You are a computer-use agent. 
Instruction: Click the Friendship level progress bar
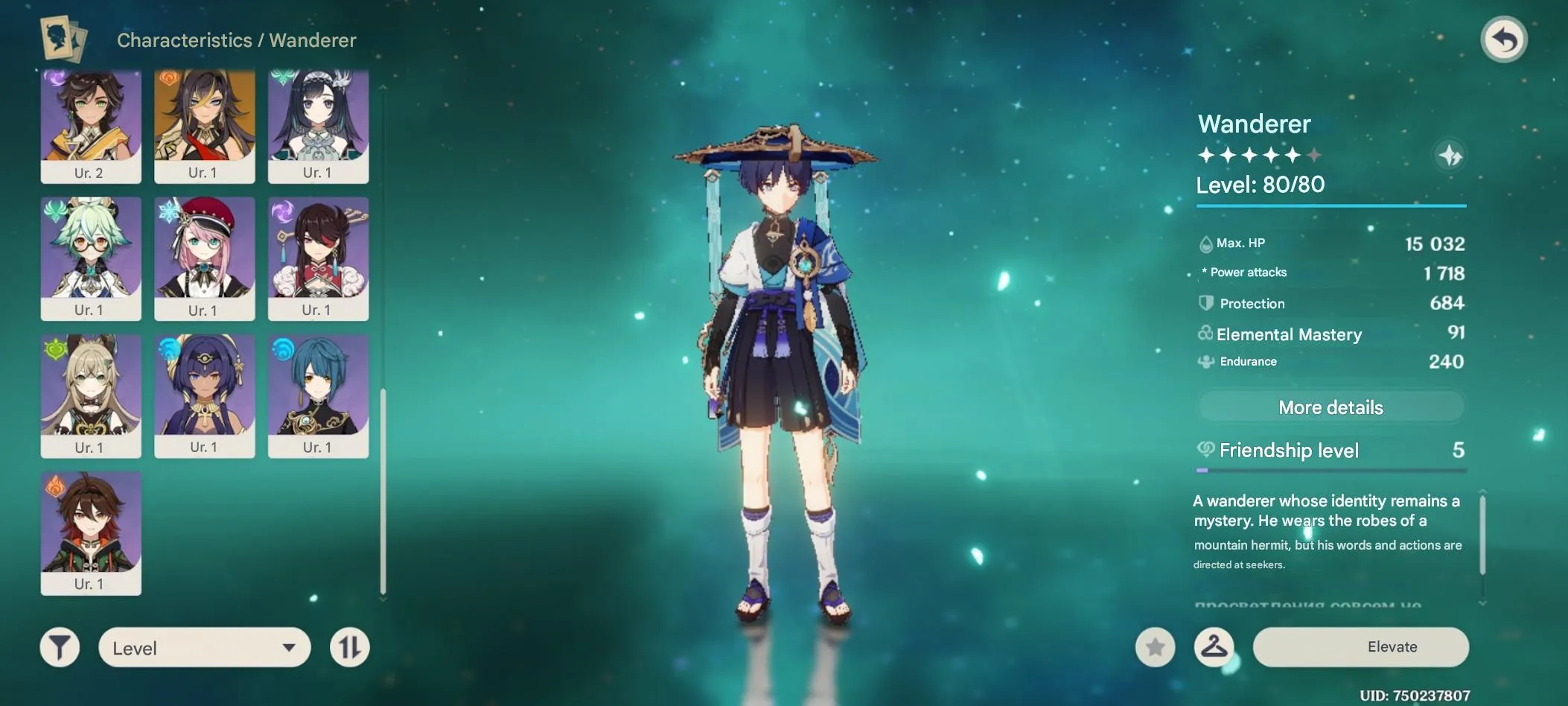tap(1330, 469)
